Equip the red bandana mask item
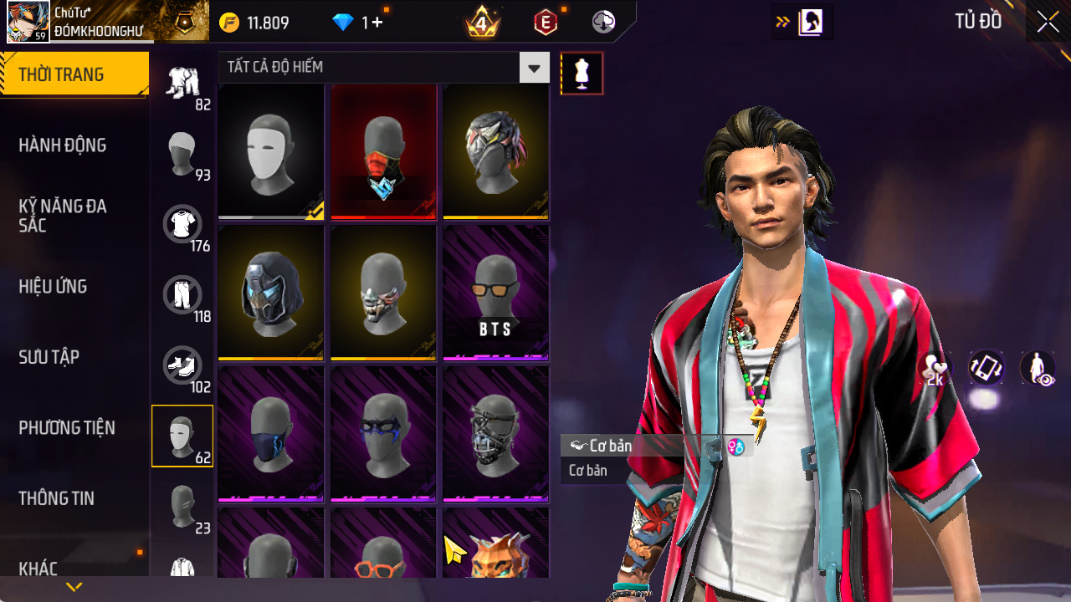1071x602 pixels. 384,150
